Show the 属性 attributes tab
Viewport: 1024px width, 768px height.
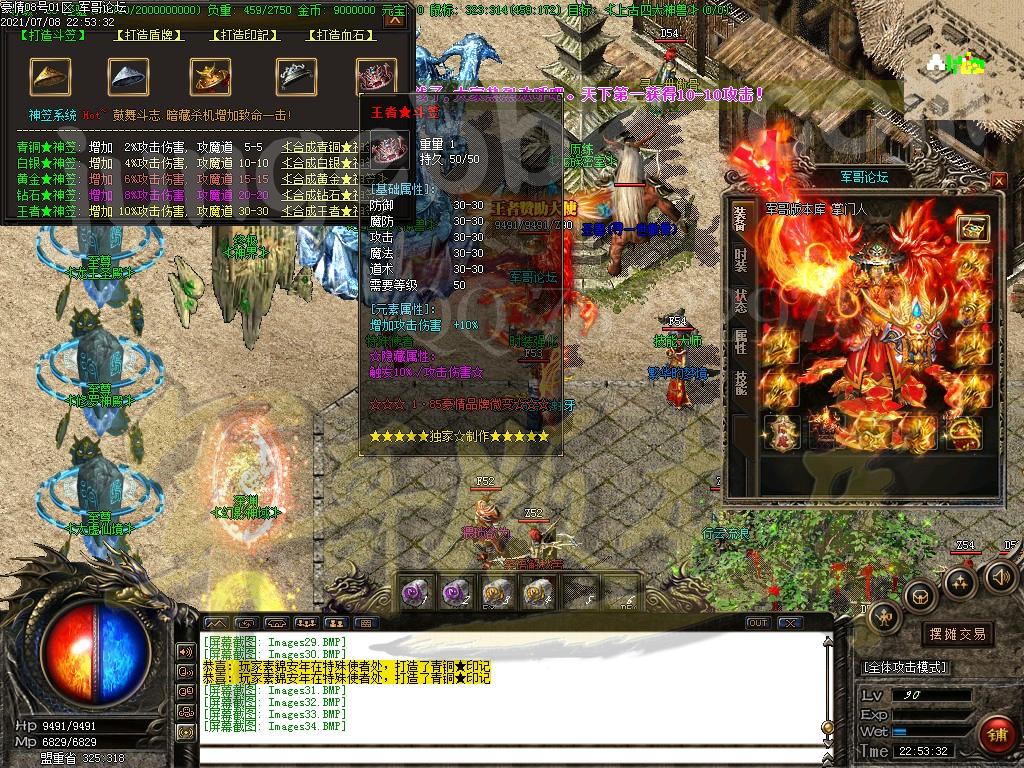coord(740,342)
